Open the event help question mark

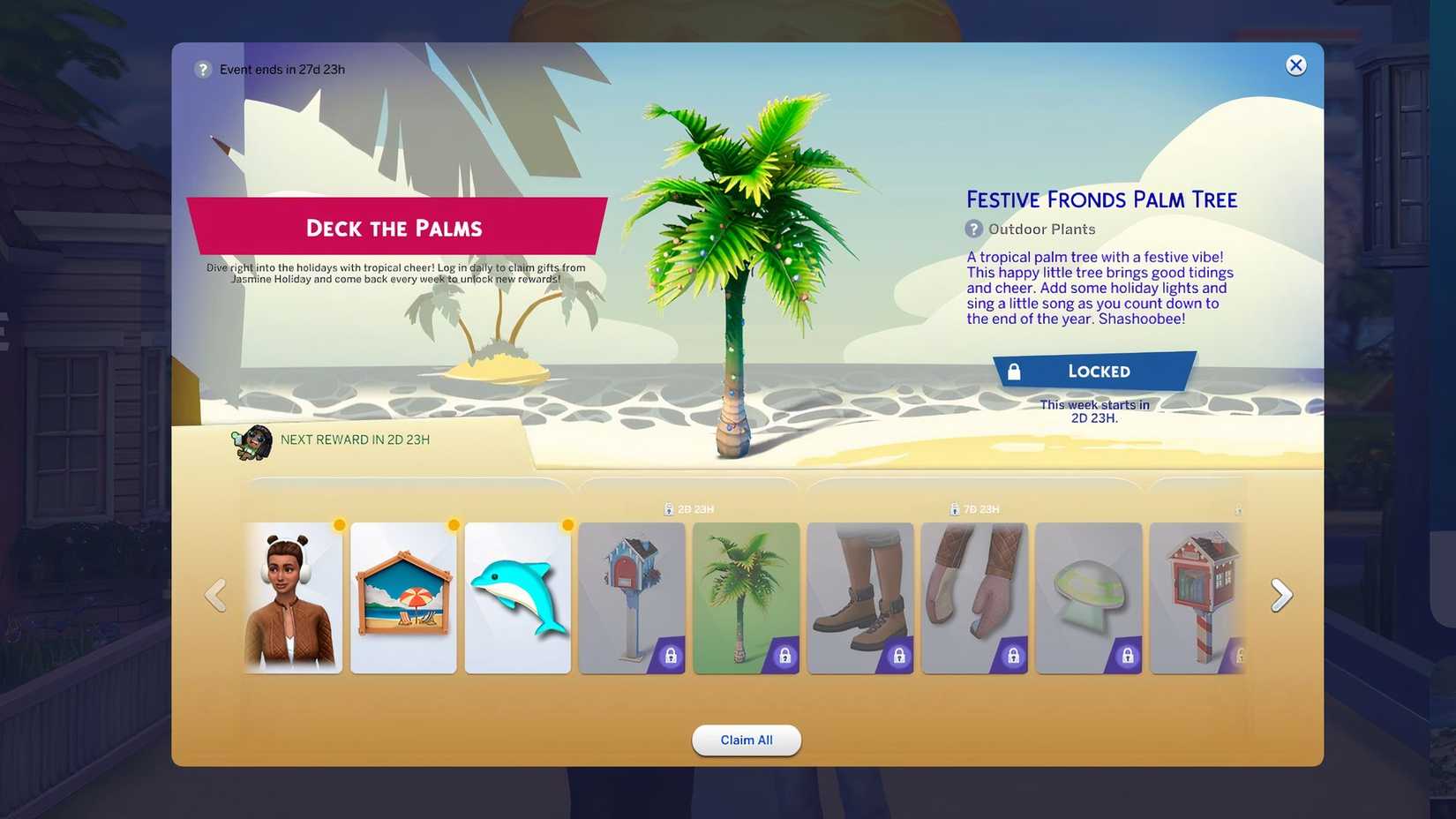pyautogui.click(x=201, y=69)
